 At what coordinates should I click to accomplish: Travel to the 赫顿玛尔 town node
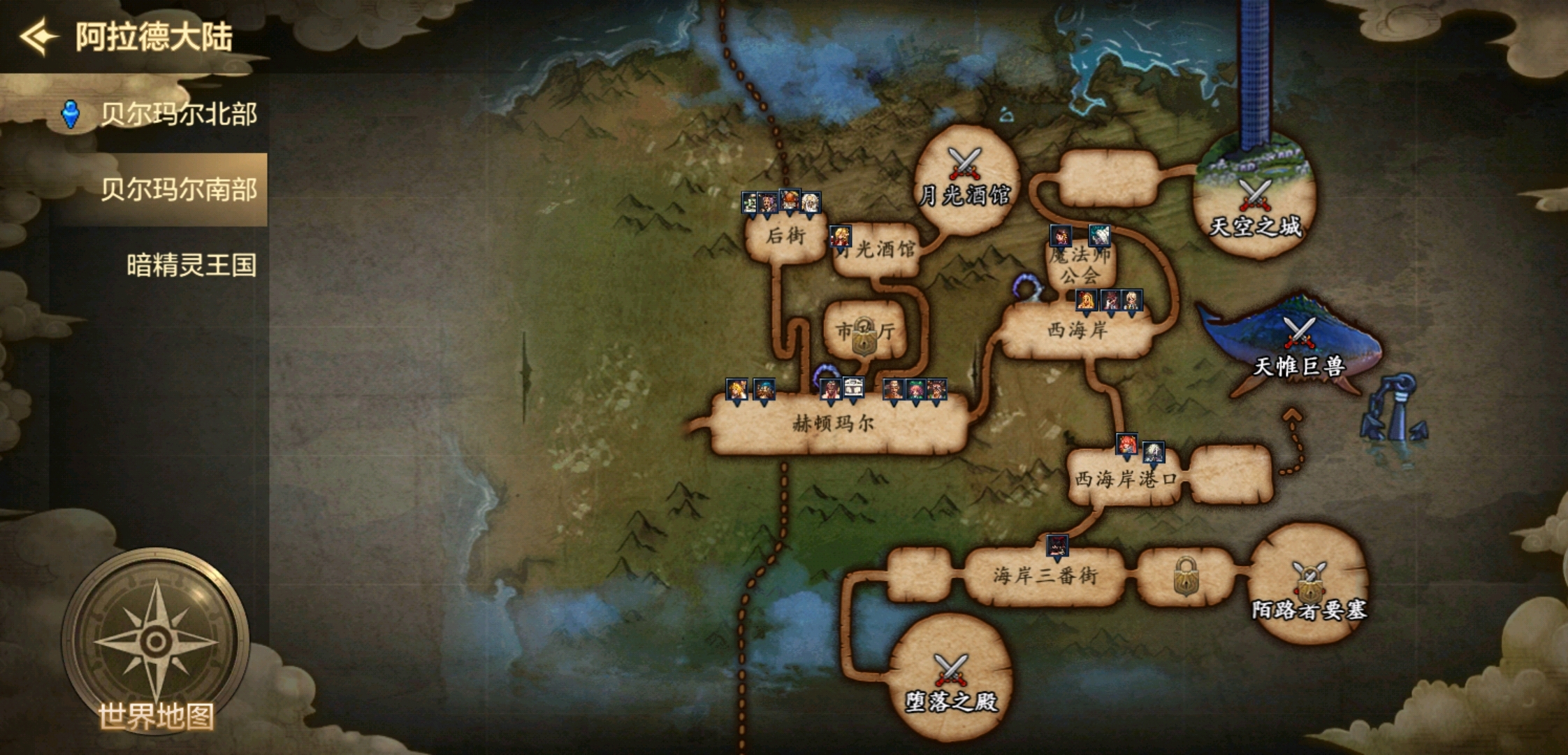[x=834, y=424]
